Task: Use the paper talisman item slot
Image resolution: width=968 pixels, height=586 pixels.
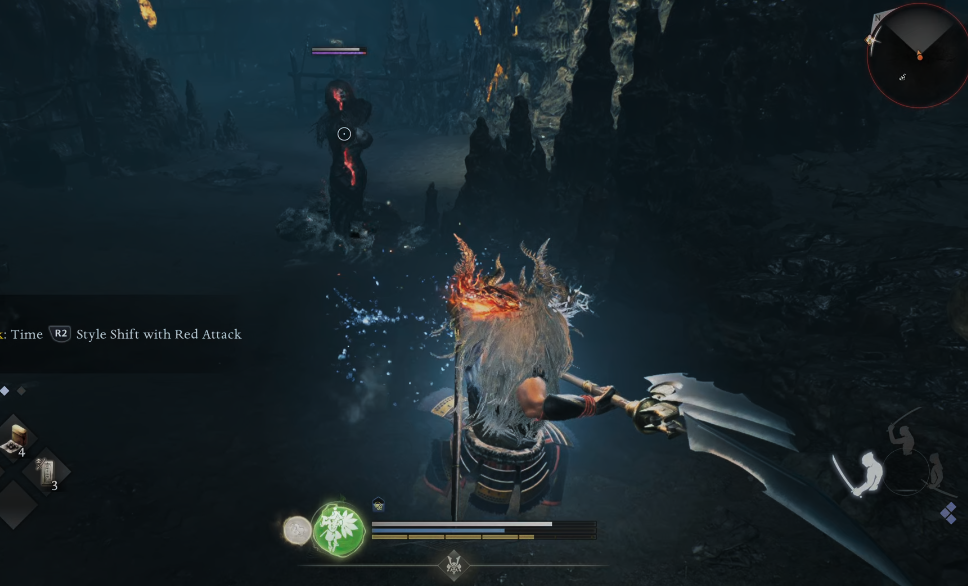Action: click(46, 469)
